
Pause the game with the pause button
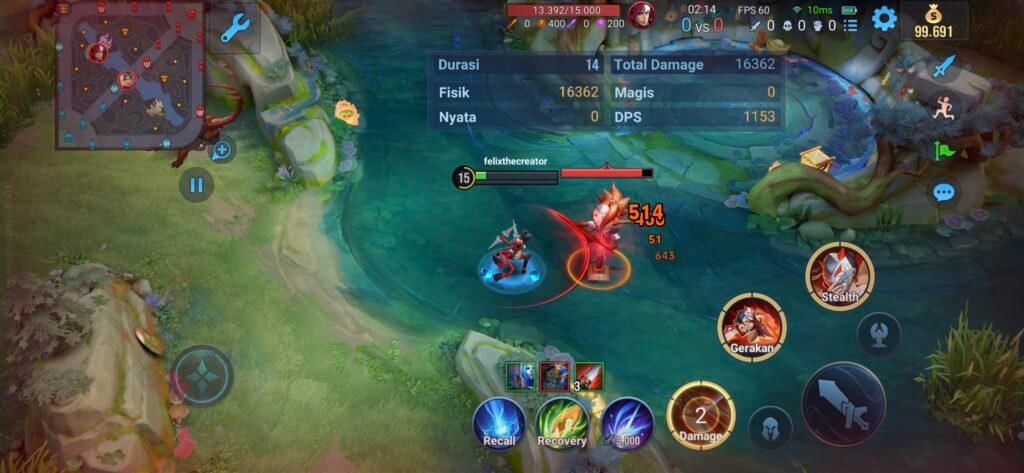pyautogui.click(x=196, y=184)
